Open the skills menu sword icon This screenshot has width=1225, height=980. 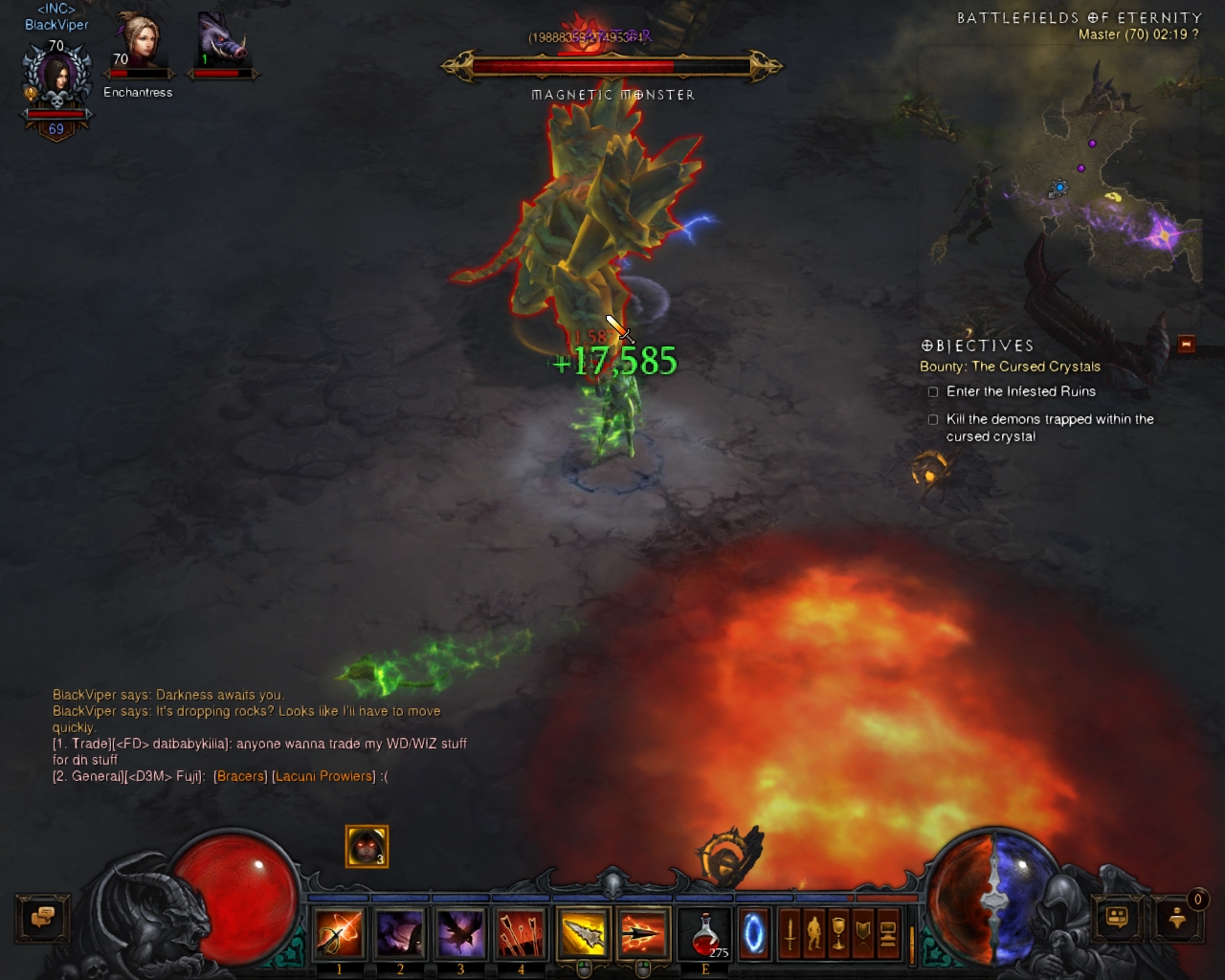click(790, 933)
